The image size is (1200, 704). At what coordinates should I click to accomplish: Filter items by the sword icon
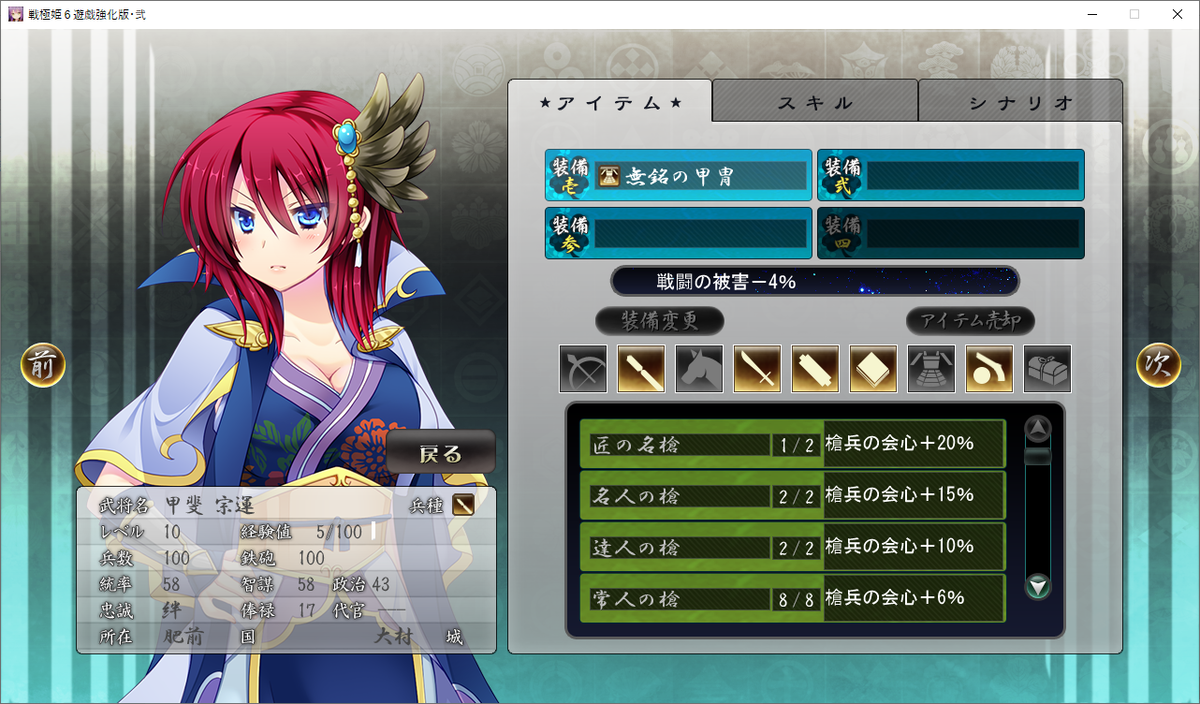(757, 369)
